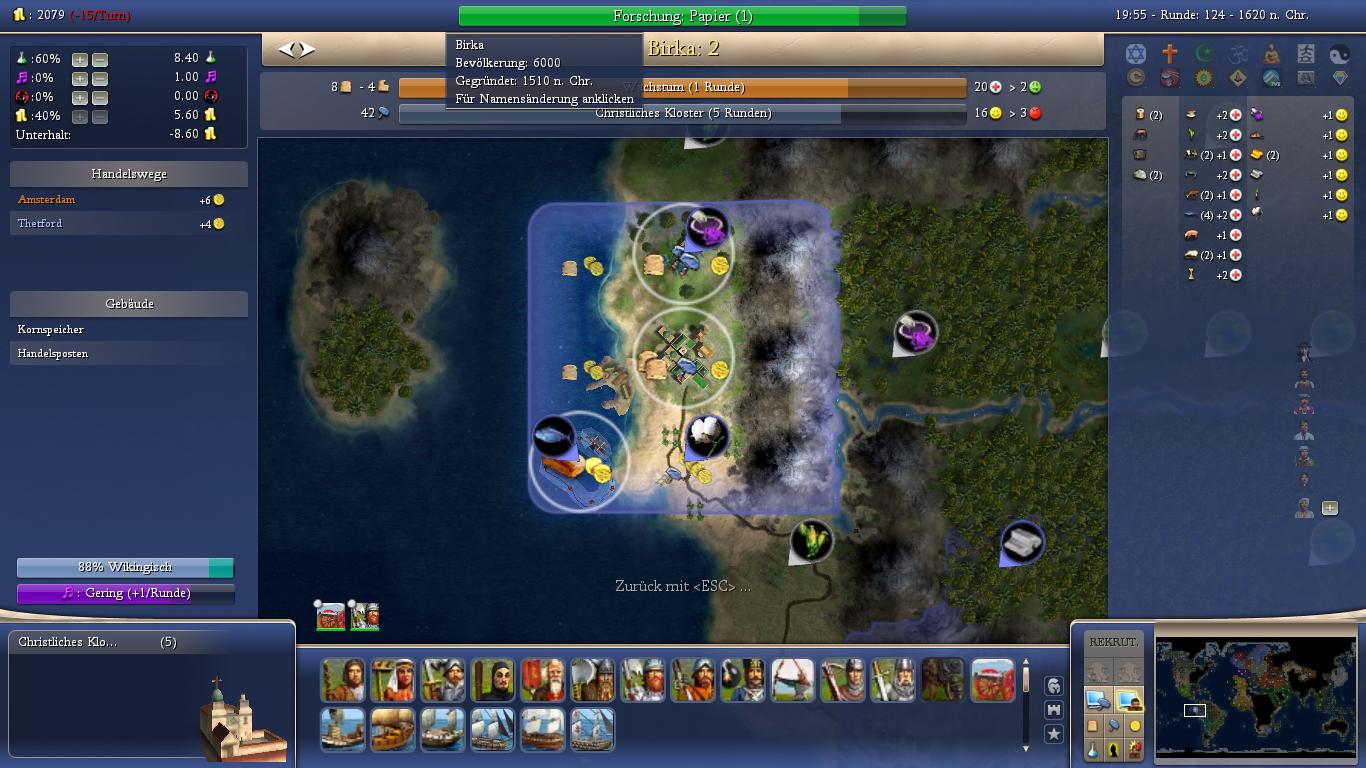
Task: Choose the archer unit drawing a bow
Action: click(x=792, y=680)
